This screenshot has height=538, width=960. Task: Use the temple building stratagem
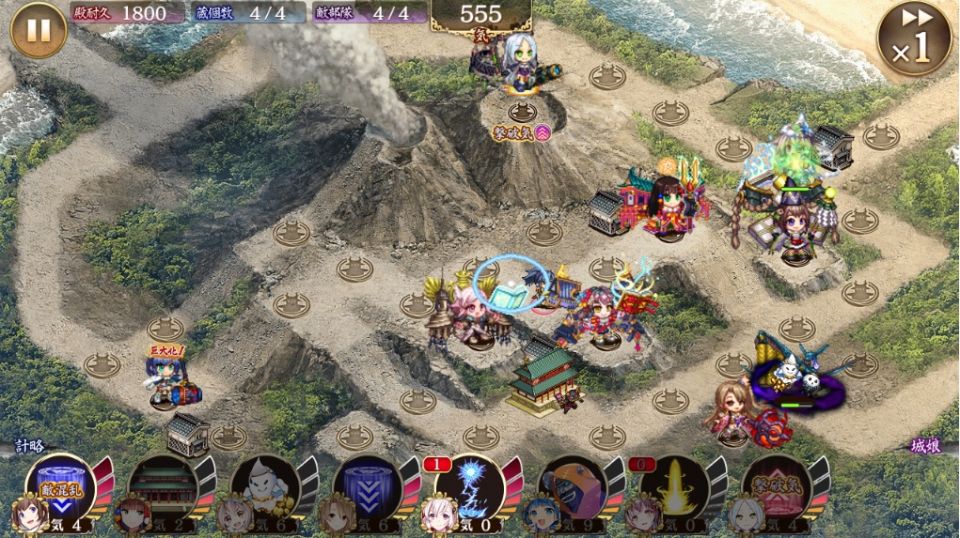click(x=162, y=486)
